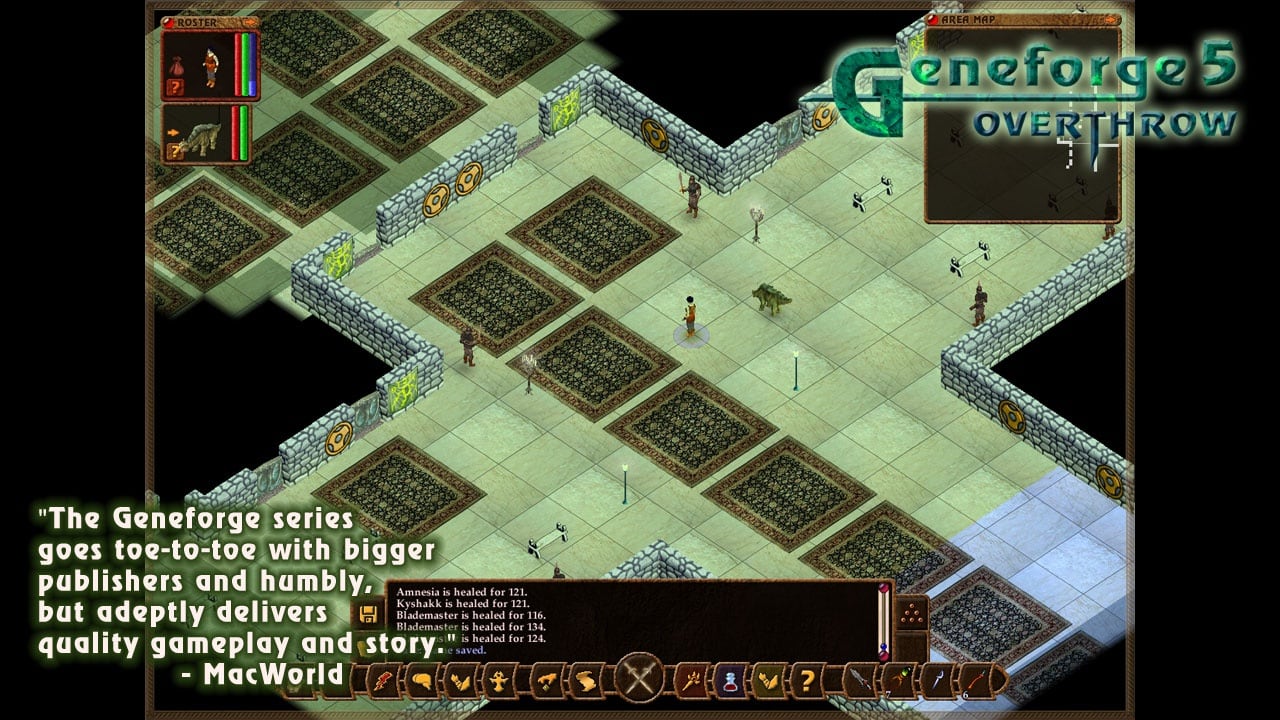Click the staff icon next to combat button

point(690,681)
